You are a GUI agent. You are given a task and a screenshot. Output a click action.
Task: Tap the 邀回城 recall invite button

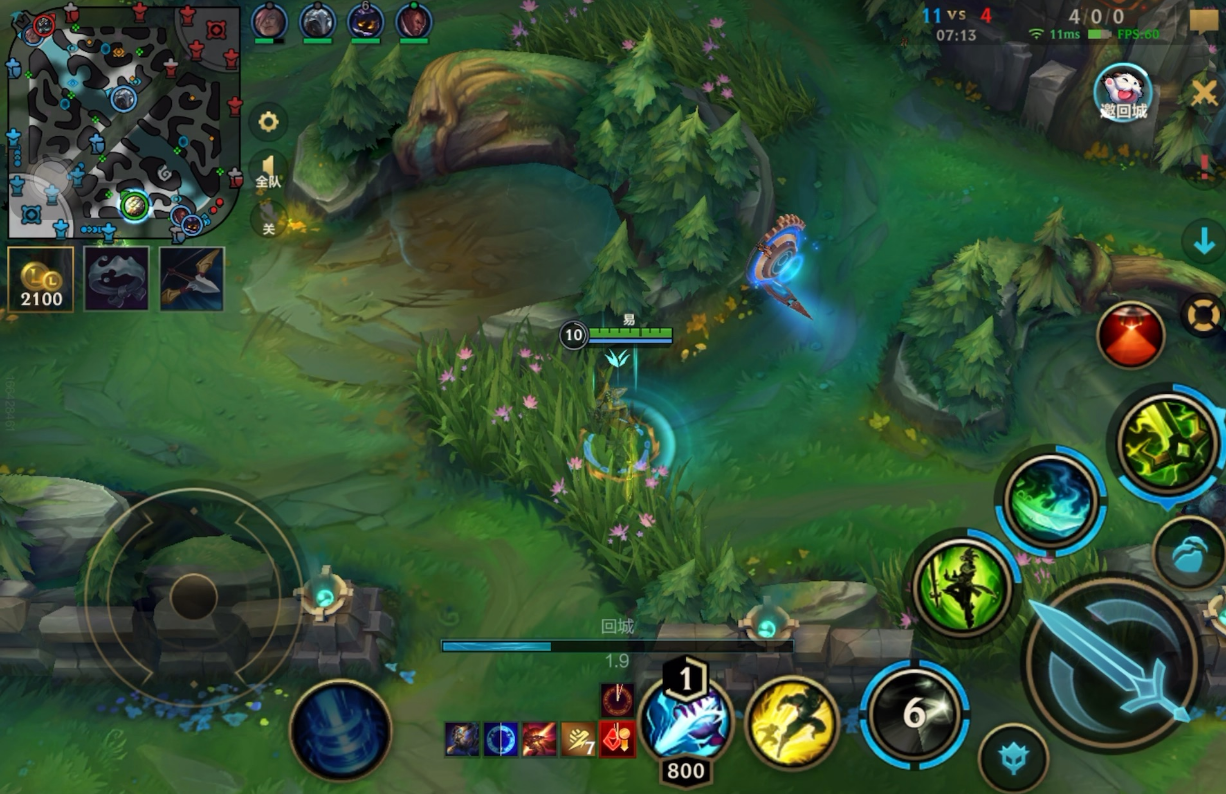point(1123,94)
